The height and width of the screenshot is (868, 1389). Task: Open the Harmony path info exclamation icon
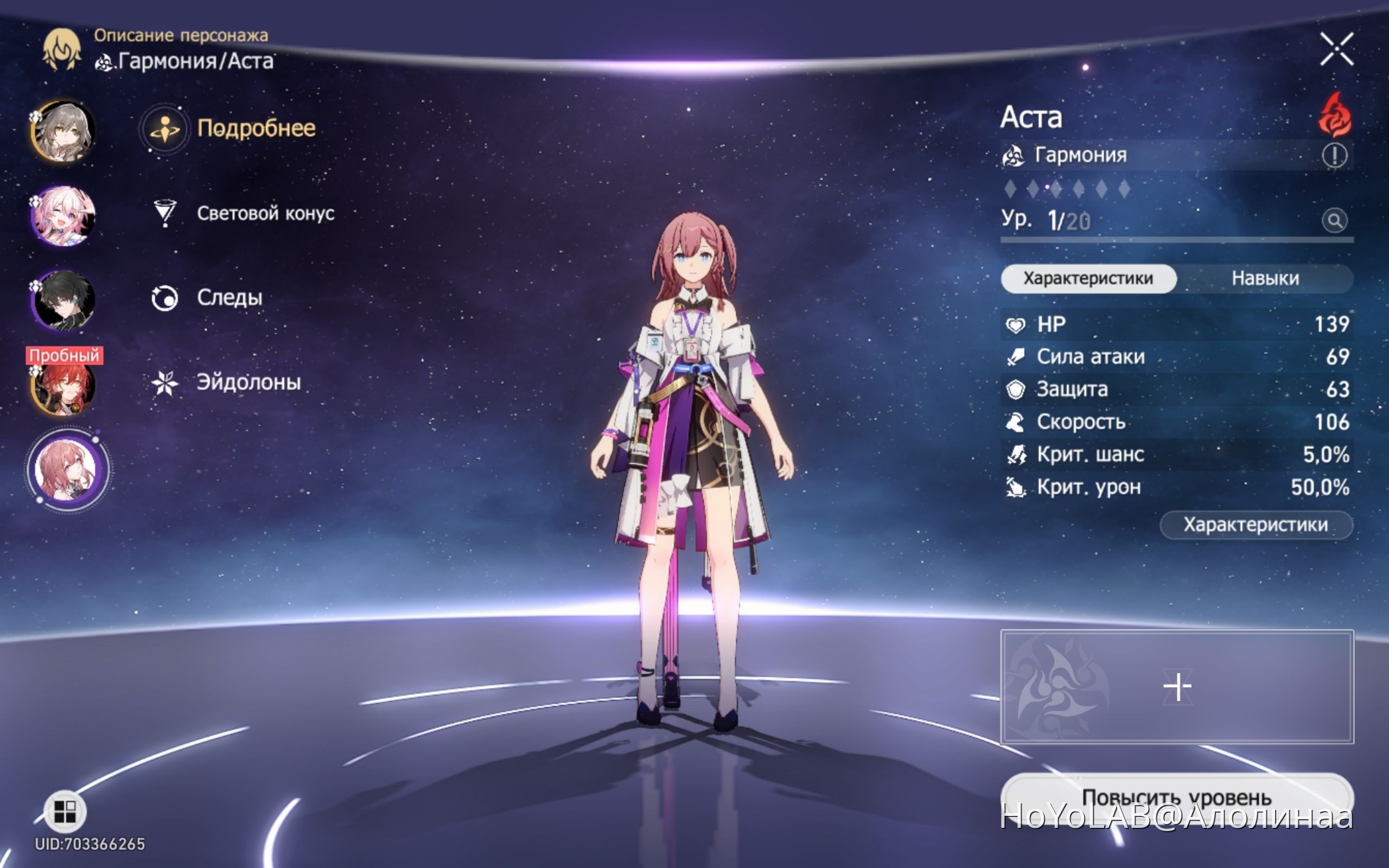1335,155
